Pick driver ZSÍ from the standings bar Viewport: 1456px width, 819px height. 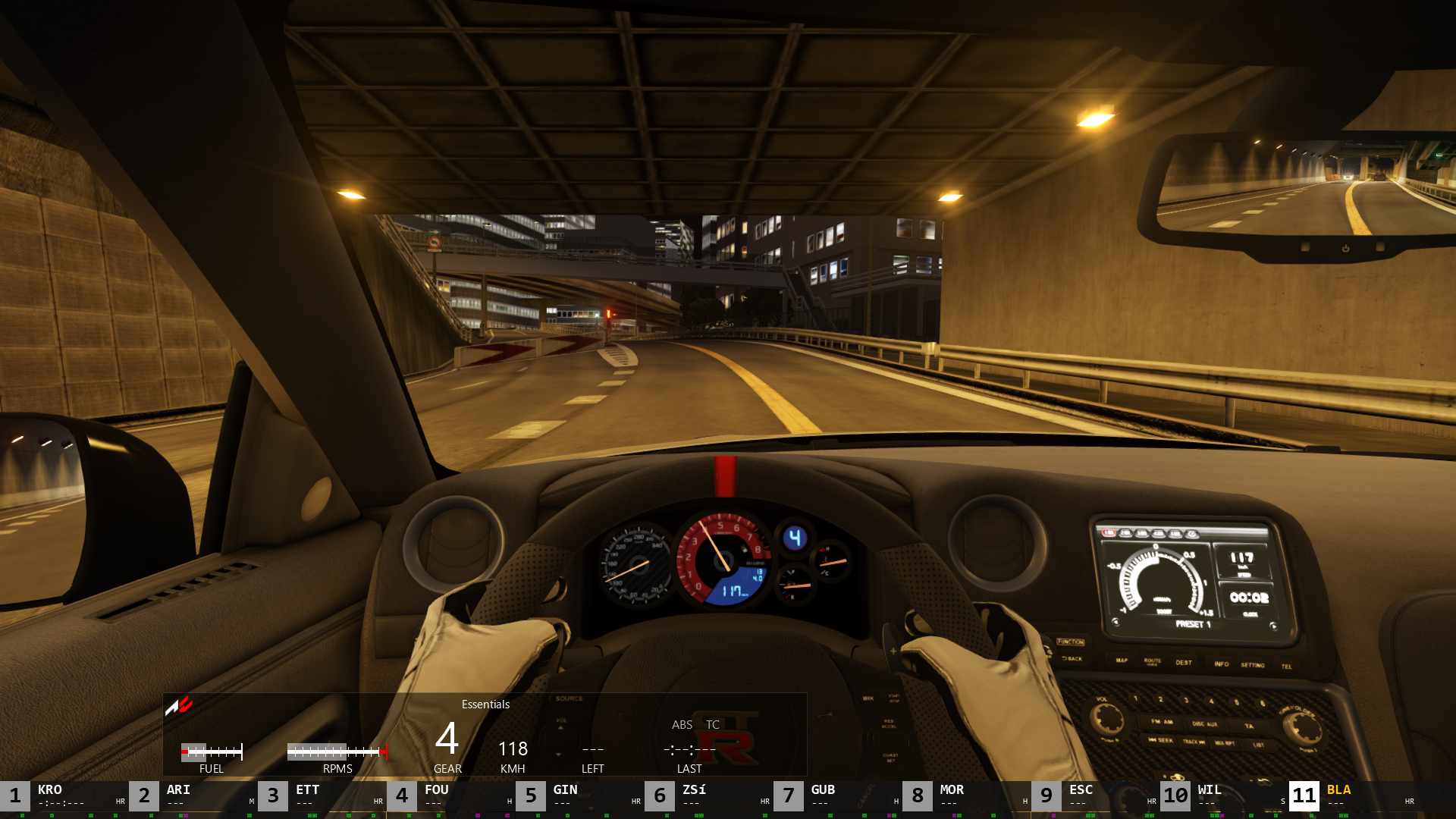709,795
